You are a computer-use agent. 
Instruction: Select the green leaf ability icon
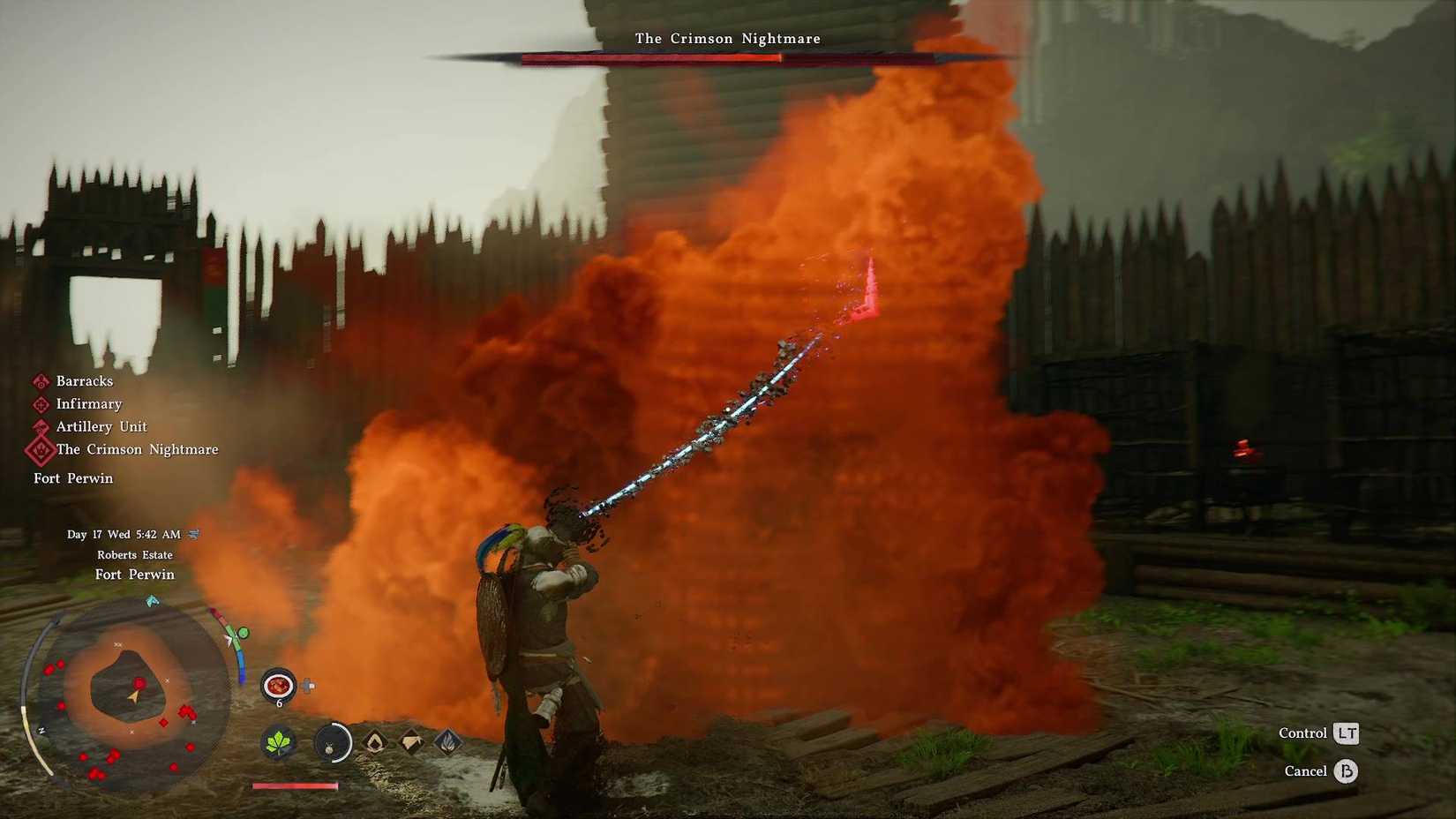(278, 743)
